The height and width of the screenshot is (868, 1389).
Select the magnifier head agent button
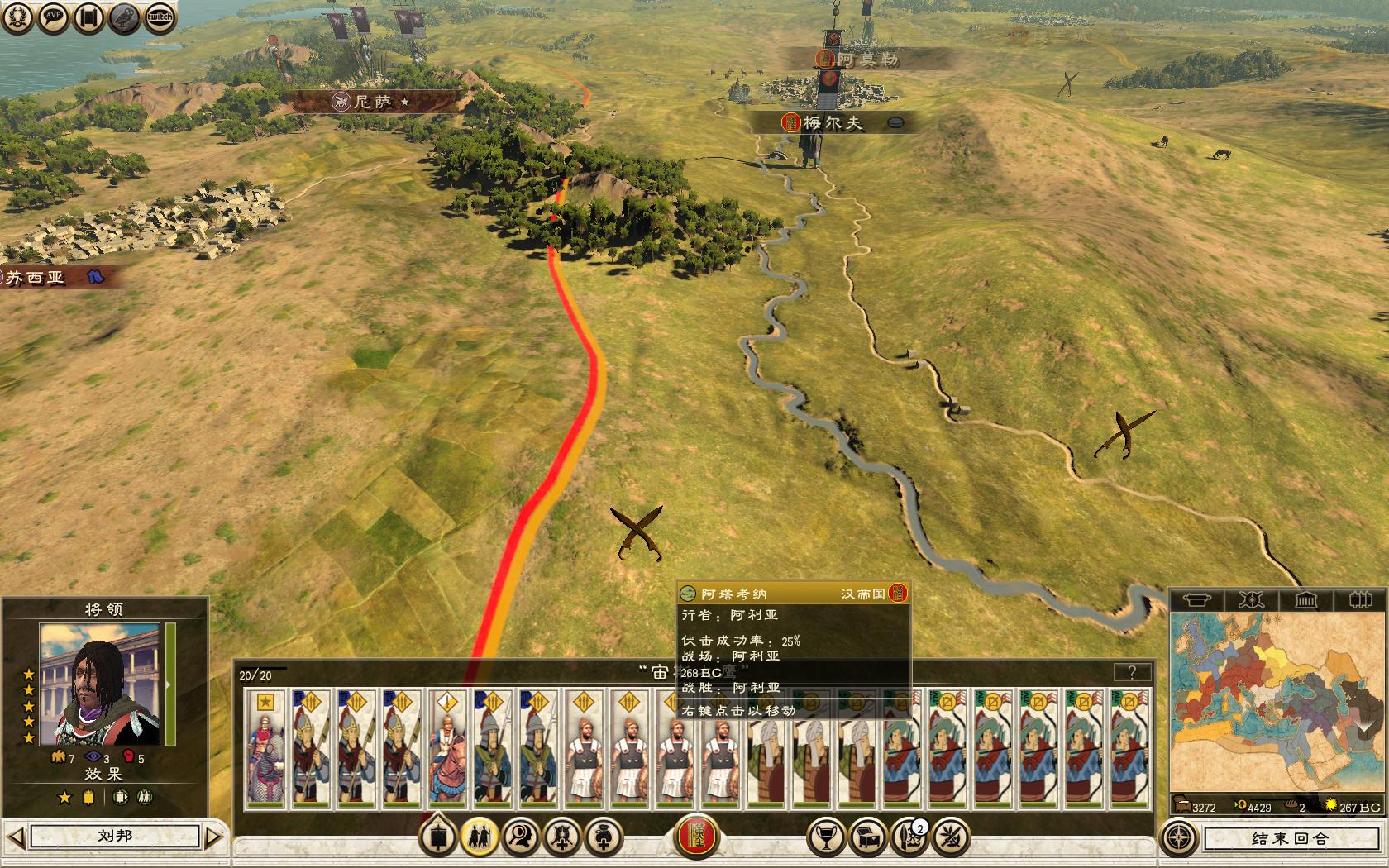tap(521, 838)
